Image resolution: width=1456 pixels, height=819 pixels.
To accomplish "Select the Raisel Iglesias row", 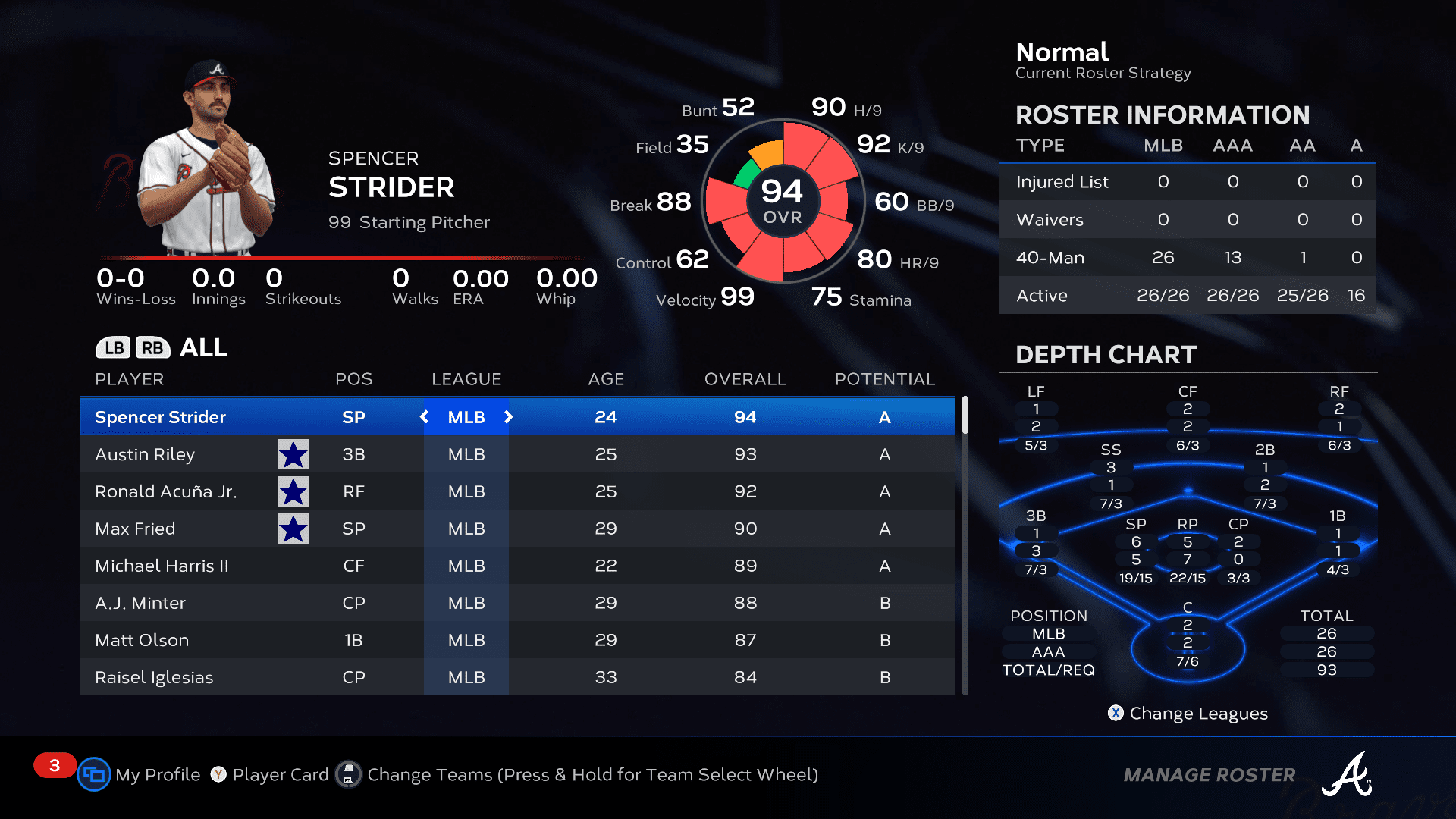I will pos(155,677).
